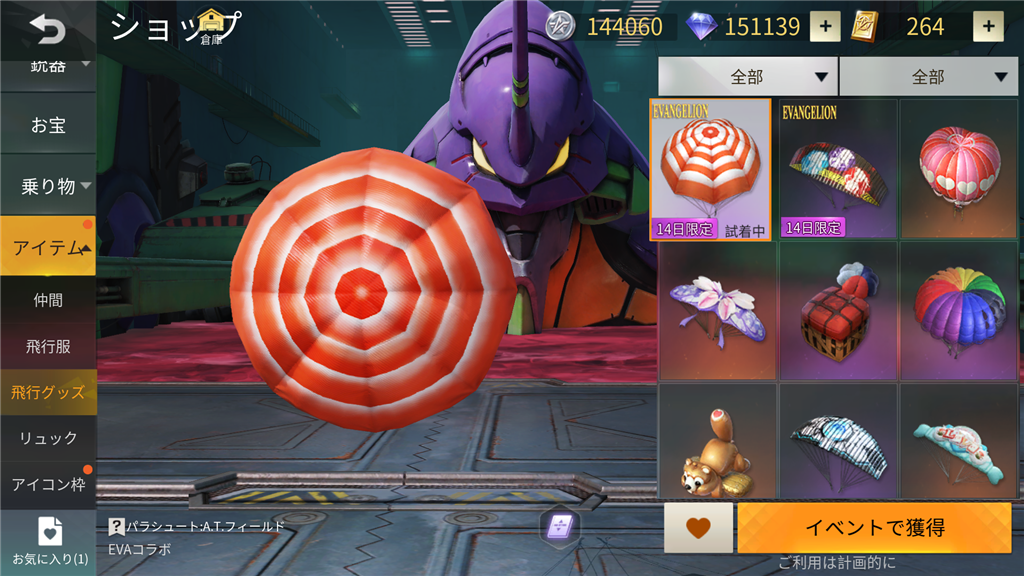Open the アイテム category
The width and height of the screenshot is (1024, 576).
(48, 247)
